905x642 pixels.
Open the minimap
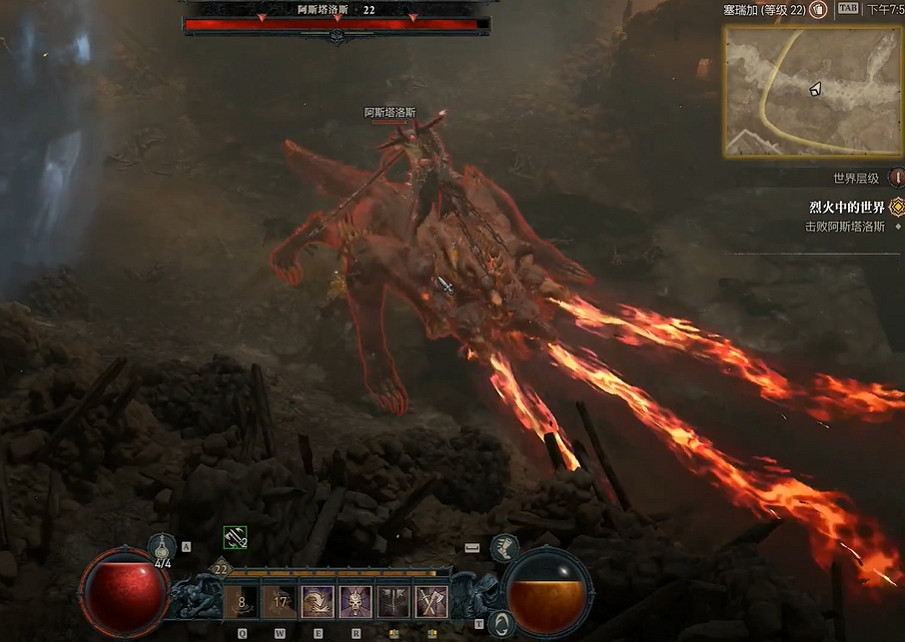(812, 91)
